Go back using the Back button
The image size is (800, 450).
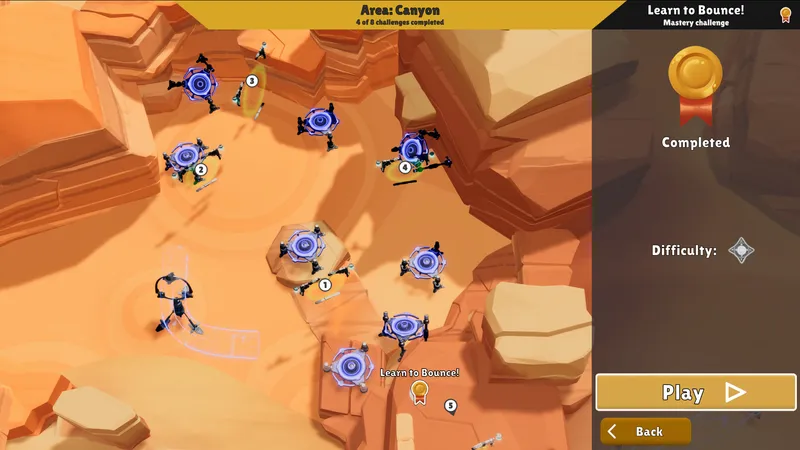pyautogui.click(x=646, y=432)
